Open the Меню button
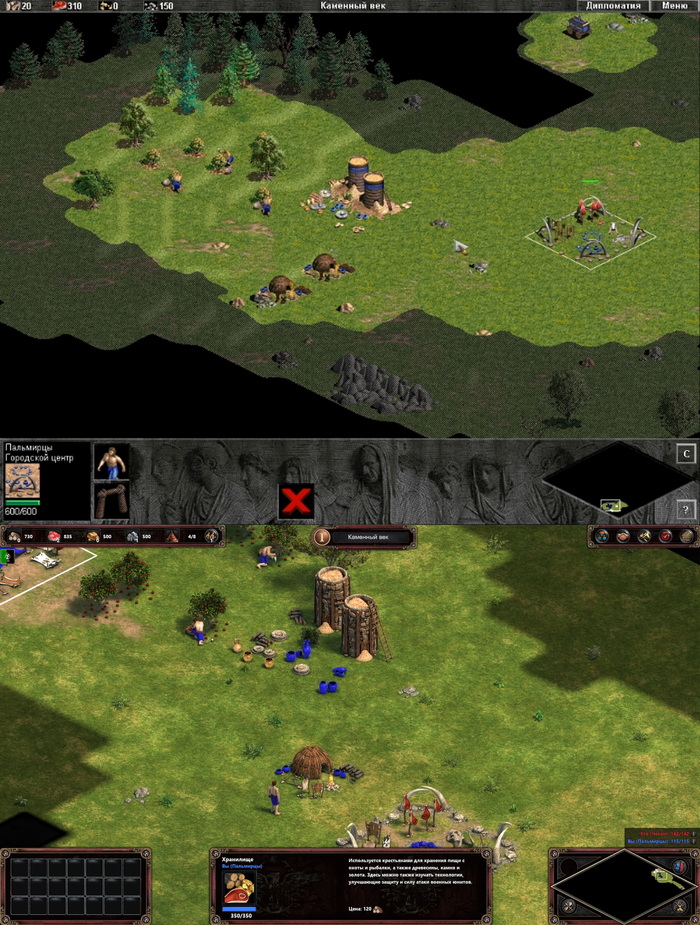Image resolution: width=700 pixels, height=925 pixels. coord(675,6)
